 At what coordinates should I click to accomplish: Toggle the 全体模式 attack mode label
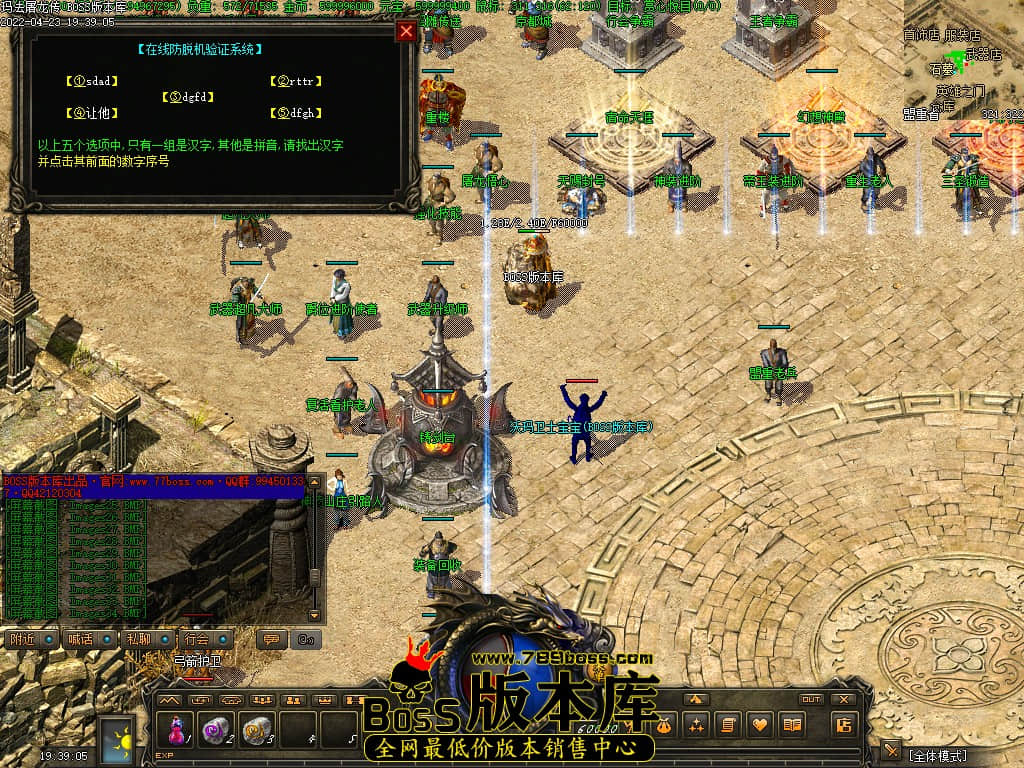click(938, 753)
